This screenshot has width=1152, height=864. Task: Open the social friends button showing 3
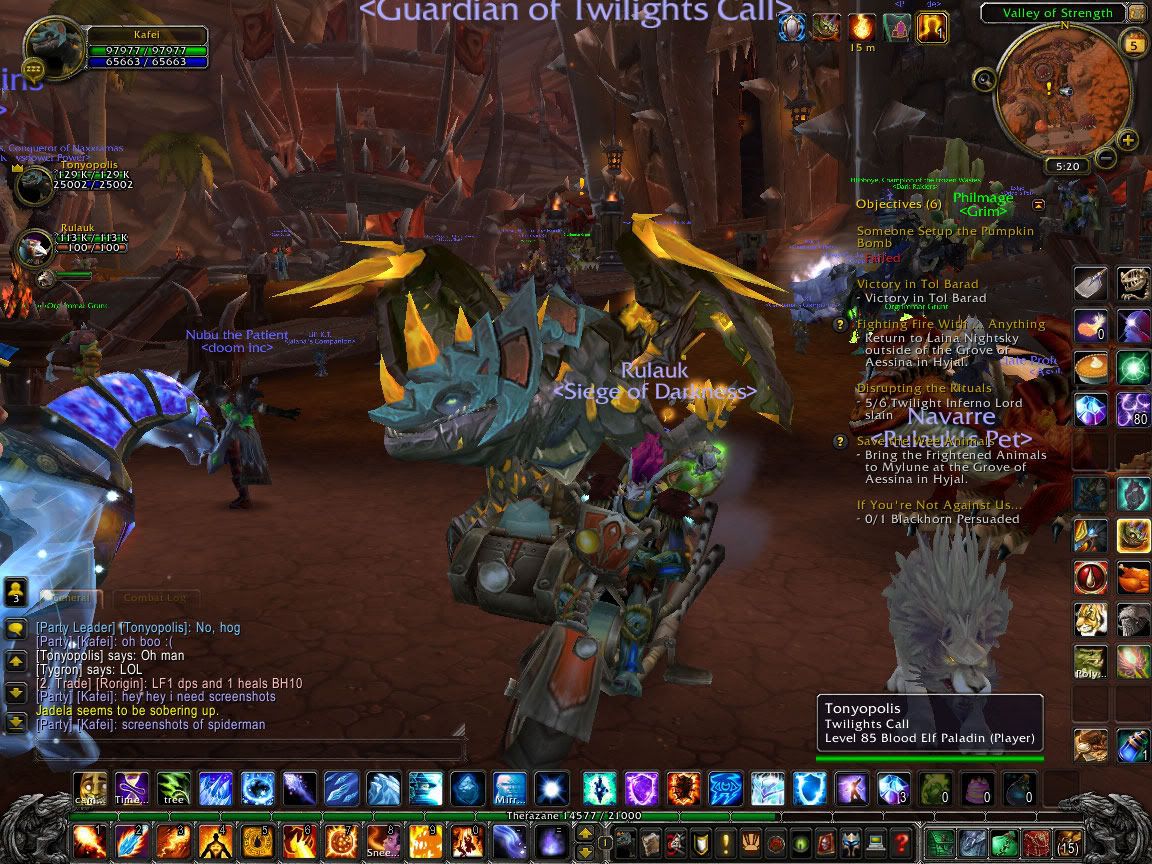(x=15, y=590)
